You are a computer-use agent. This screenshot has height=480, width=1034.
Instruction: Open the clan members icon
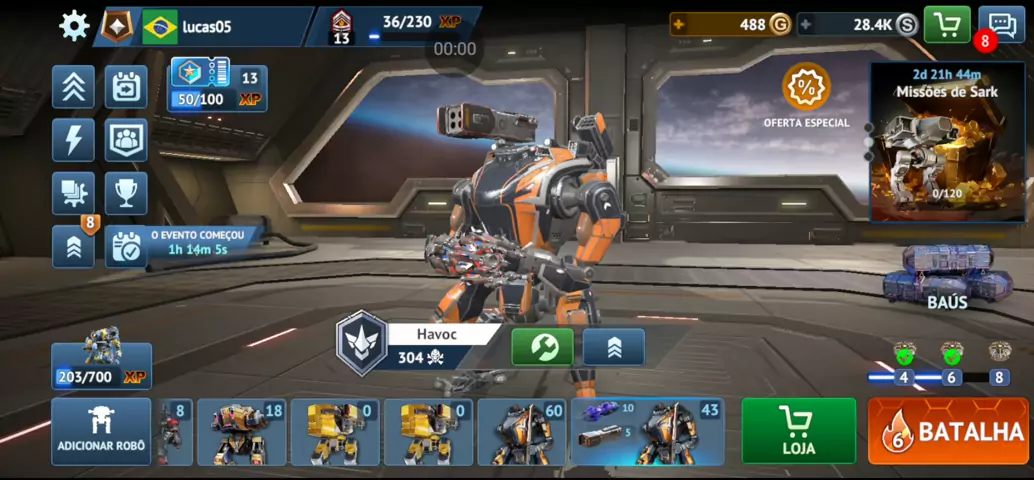(126, 140)
